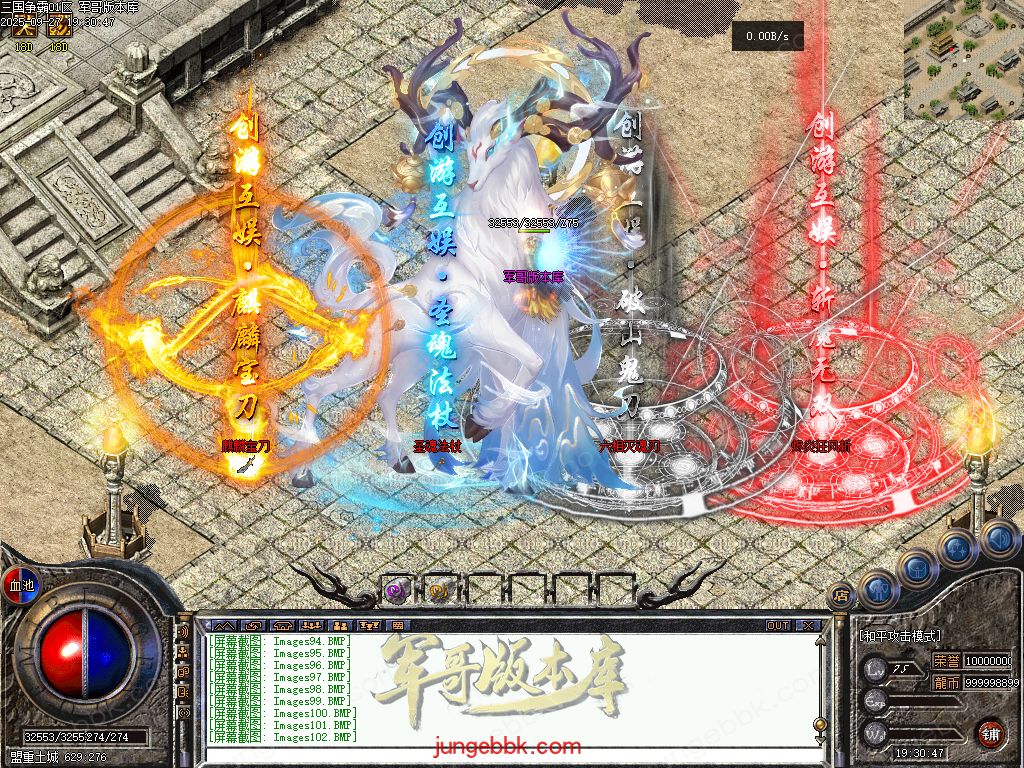Close the chat panel with X button
The width and height of the screenshot is (1024, 768).
(808, 625)
